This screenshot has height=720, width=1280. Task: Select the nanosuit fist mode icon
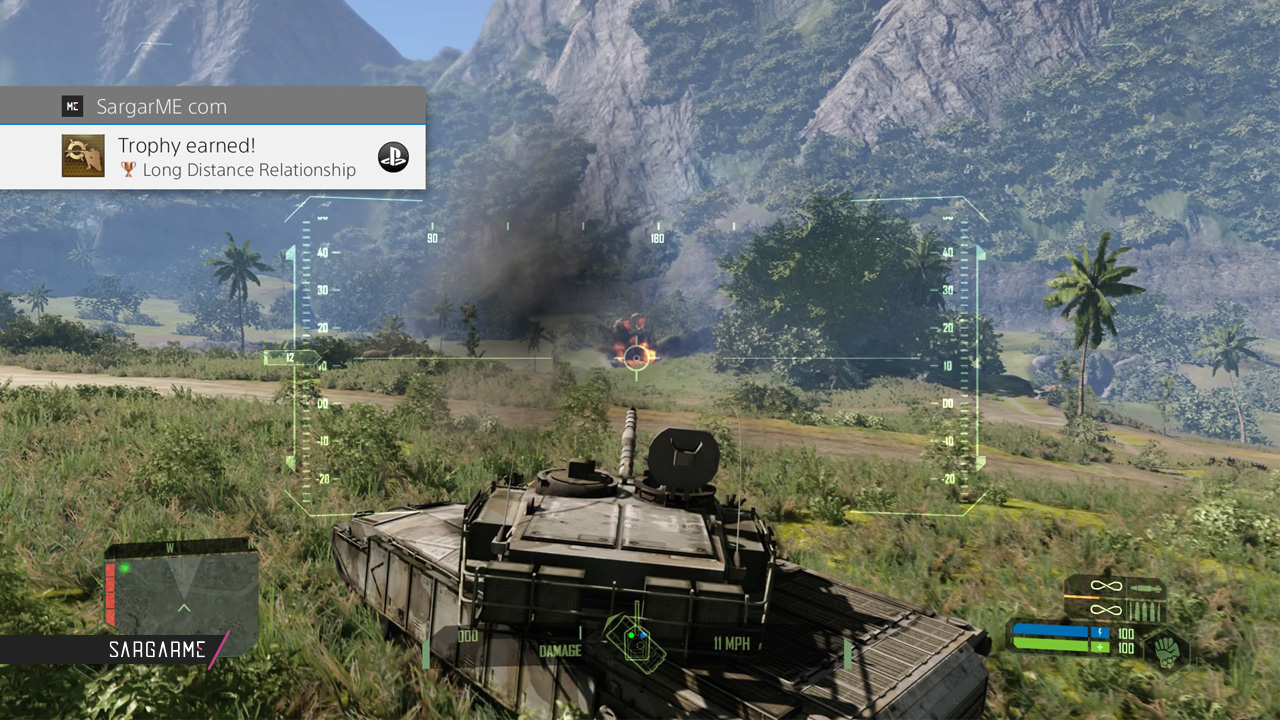tap(1166, 648)
